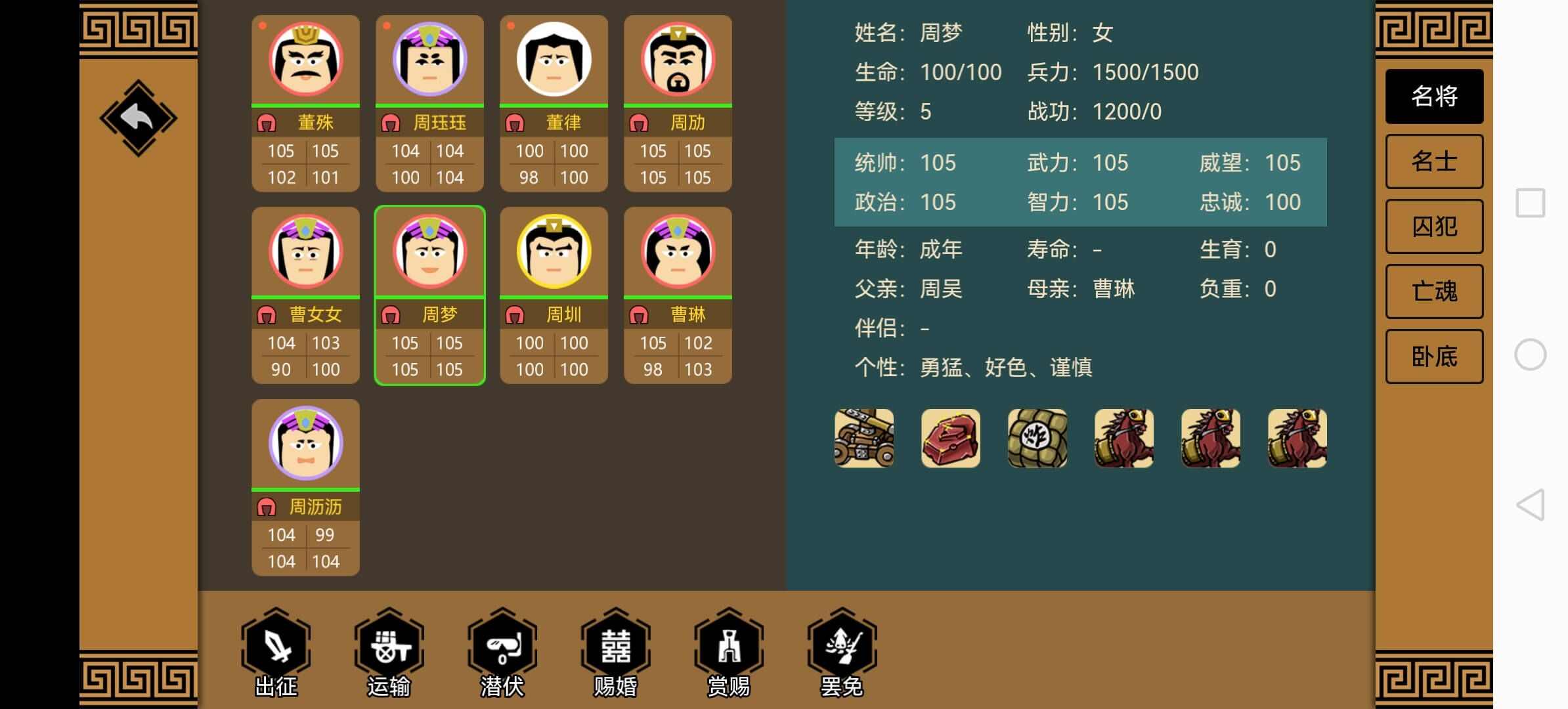
Task: Switch to the 名士 tab
Action: coord(1434,161)
